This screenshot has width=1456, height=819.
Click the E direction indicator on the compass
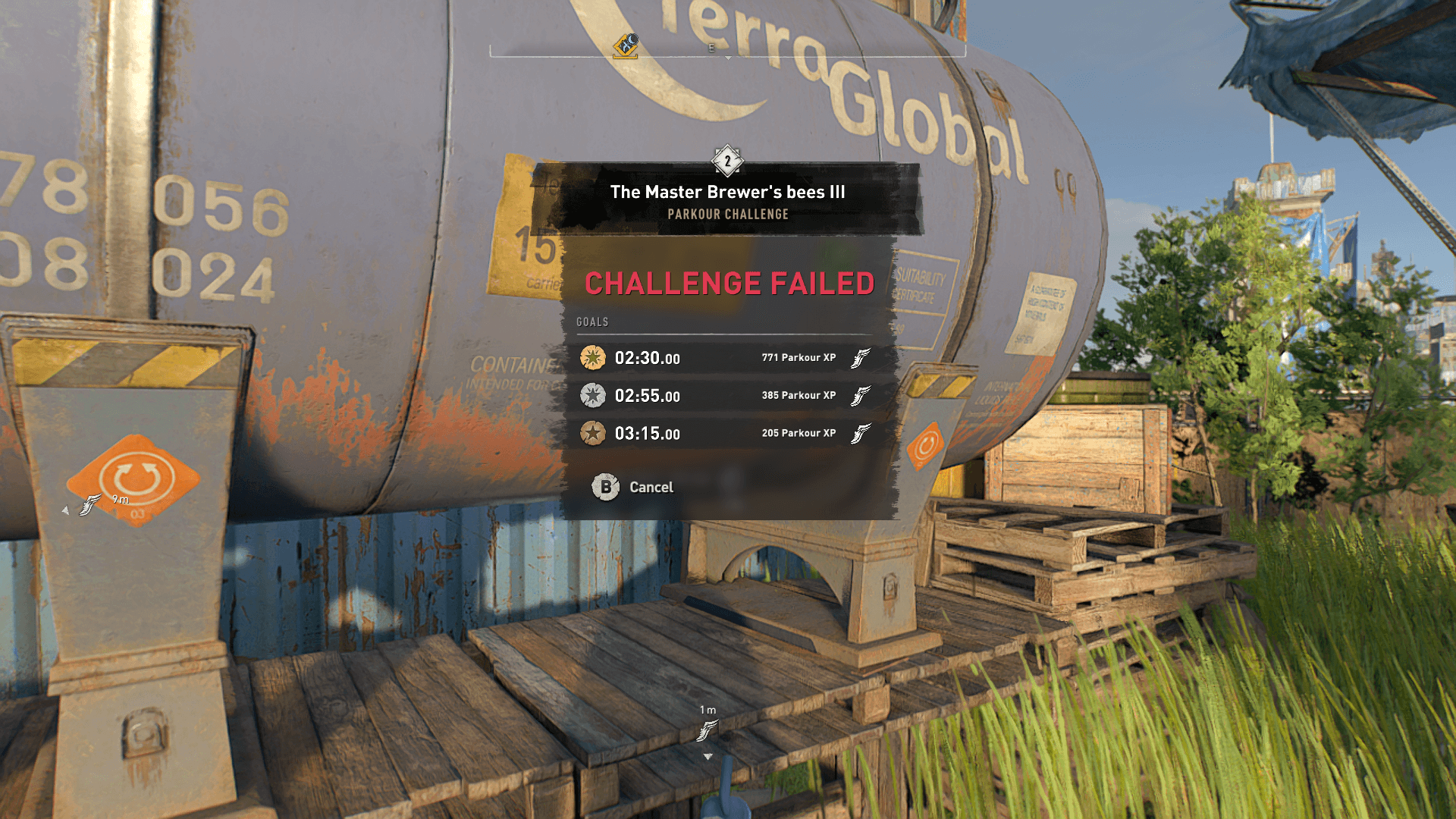711,46
